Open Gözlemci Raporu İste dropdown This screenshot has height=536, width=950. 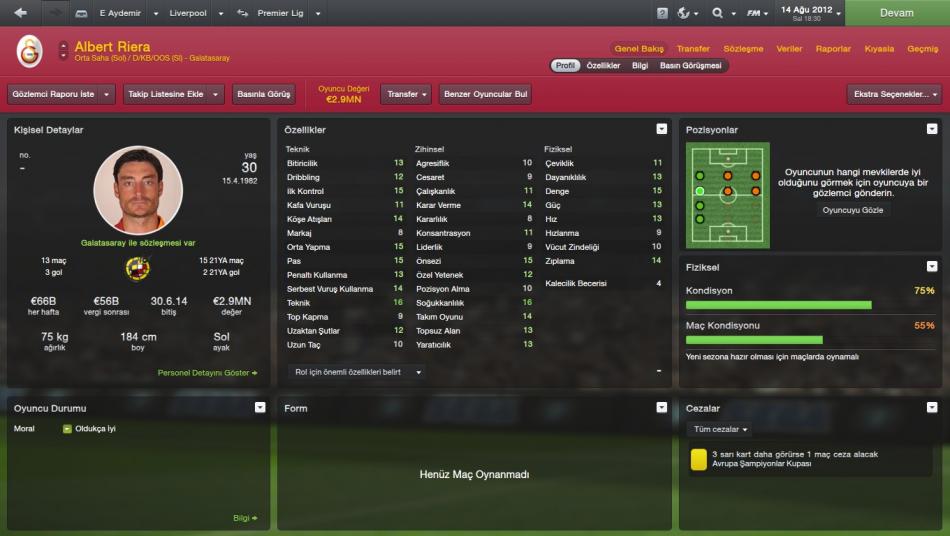tap(61, 94)
